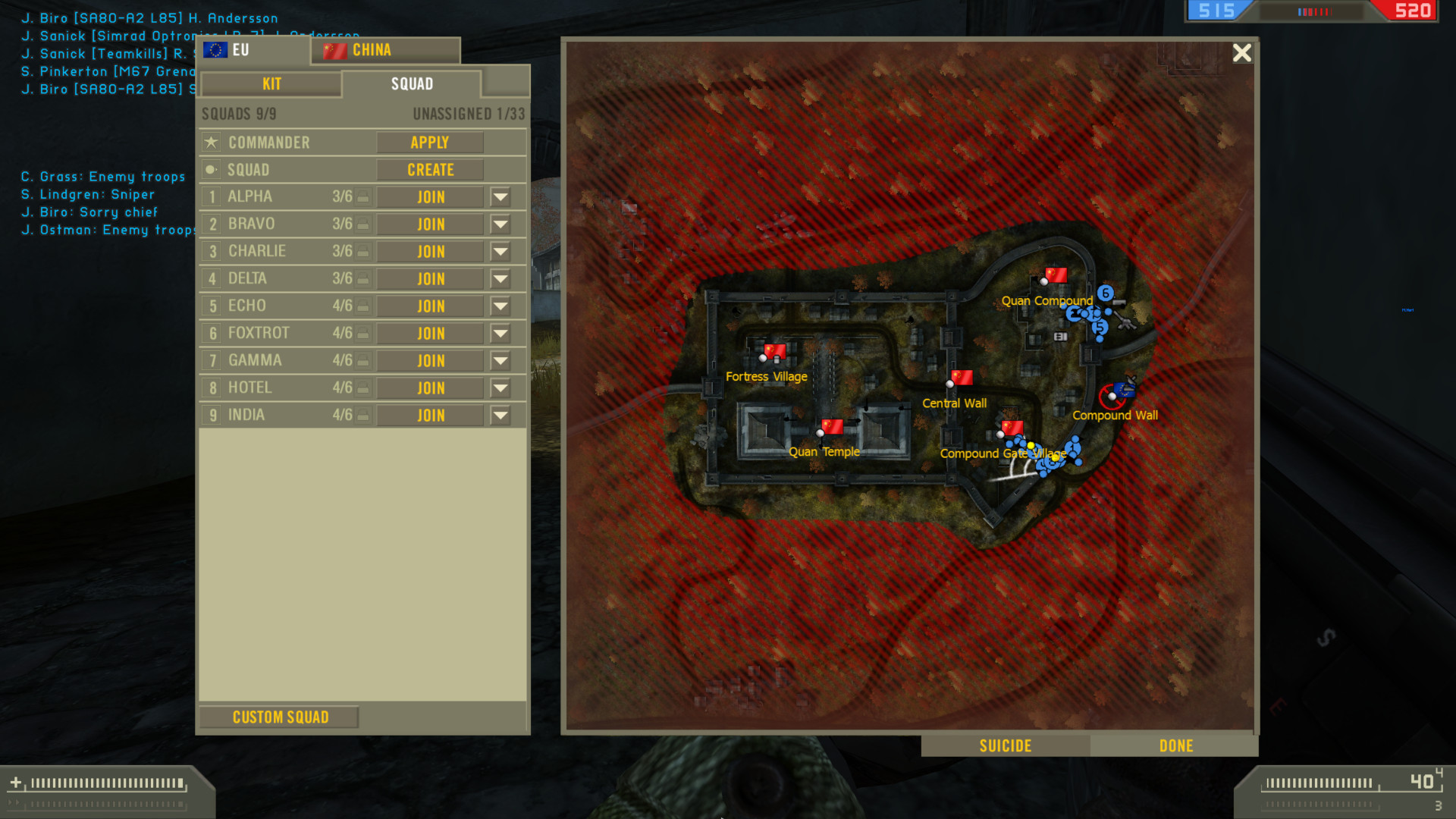Viewport: 1456px width, 819px height.
Task: Click the squad circle icon next to CREATE
Action: click(211, 169)
